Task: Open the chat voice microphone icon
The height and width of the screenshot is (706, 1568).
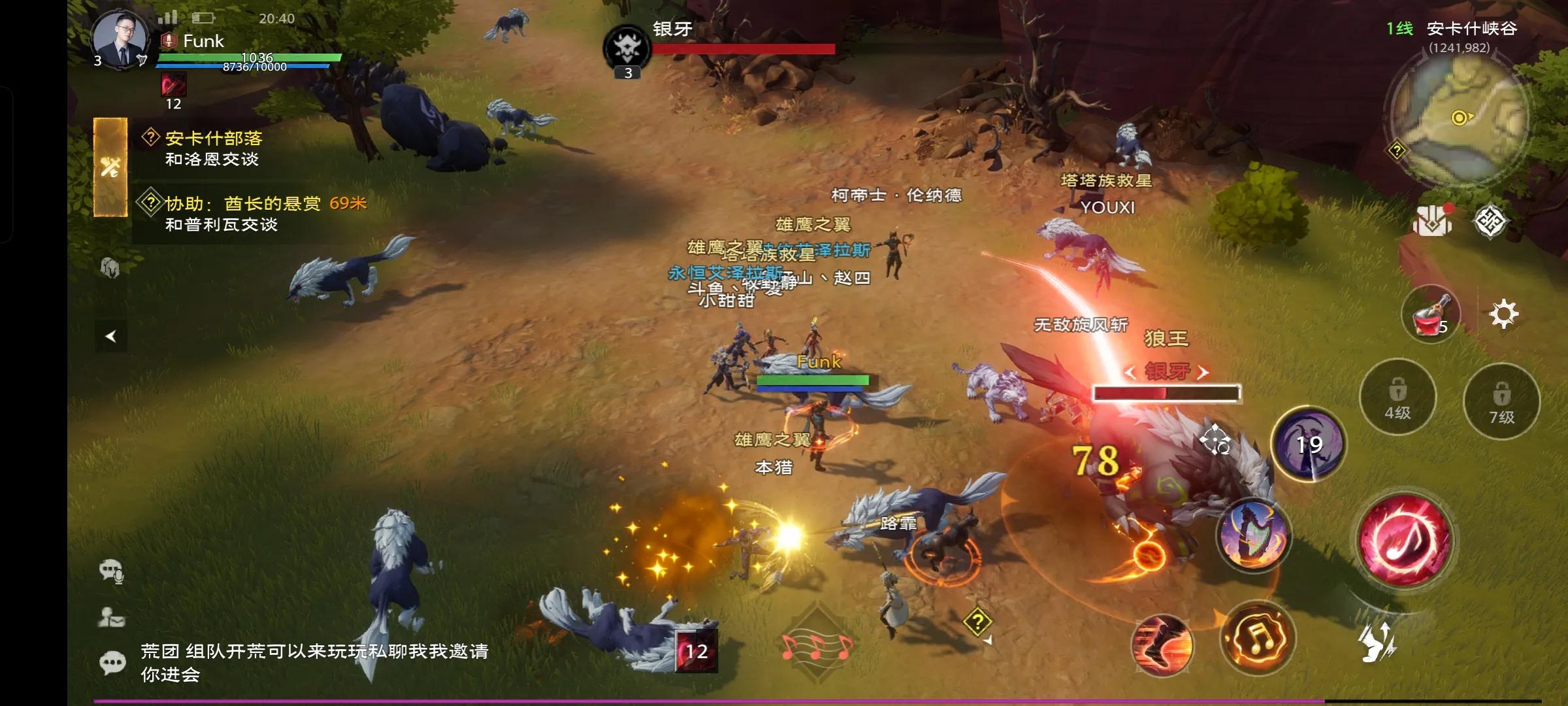Action: click(112, 571)
